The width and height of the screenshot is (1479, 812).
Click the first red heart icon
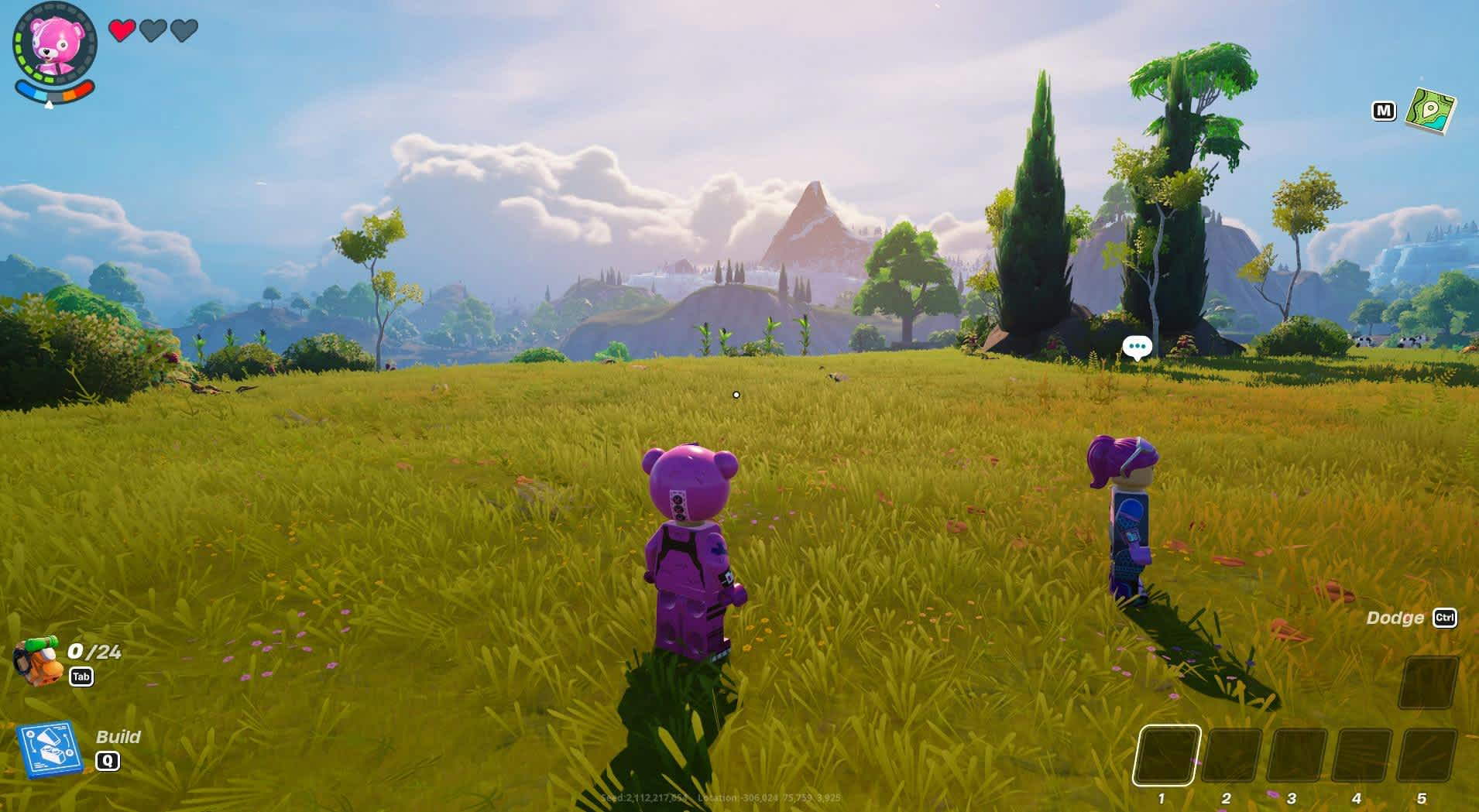[x=122, y=31]
